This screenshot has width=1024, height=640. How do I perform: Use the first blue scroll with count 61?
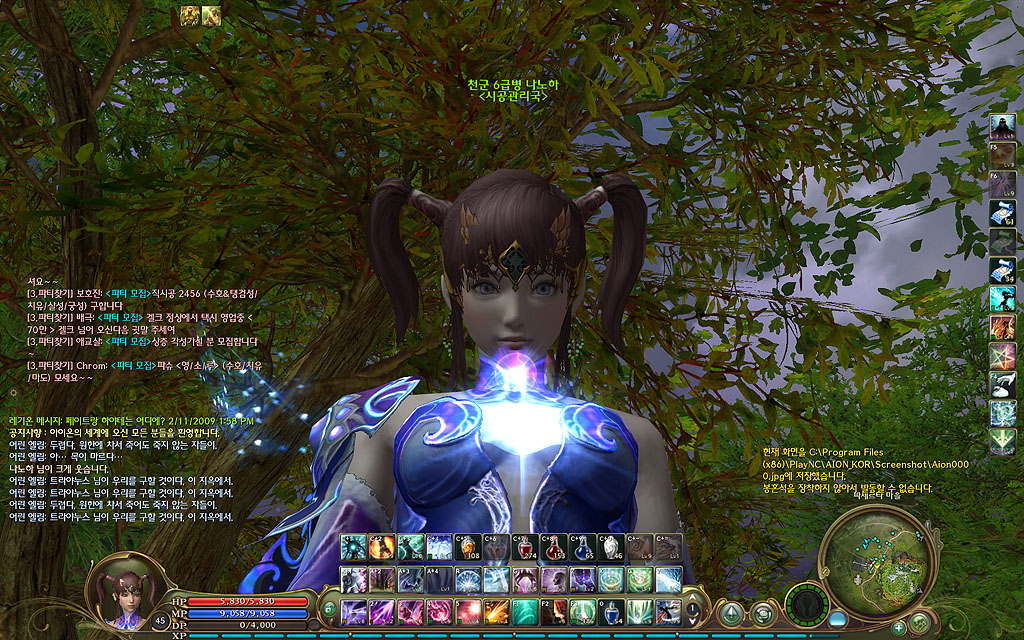(x=1003, y=212)
